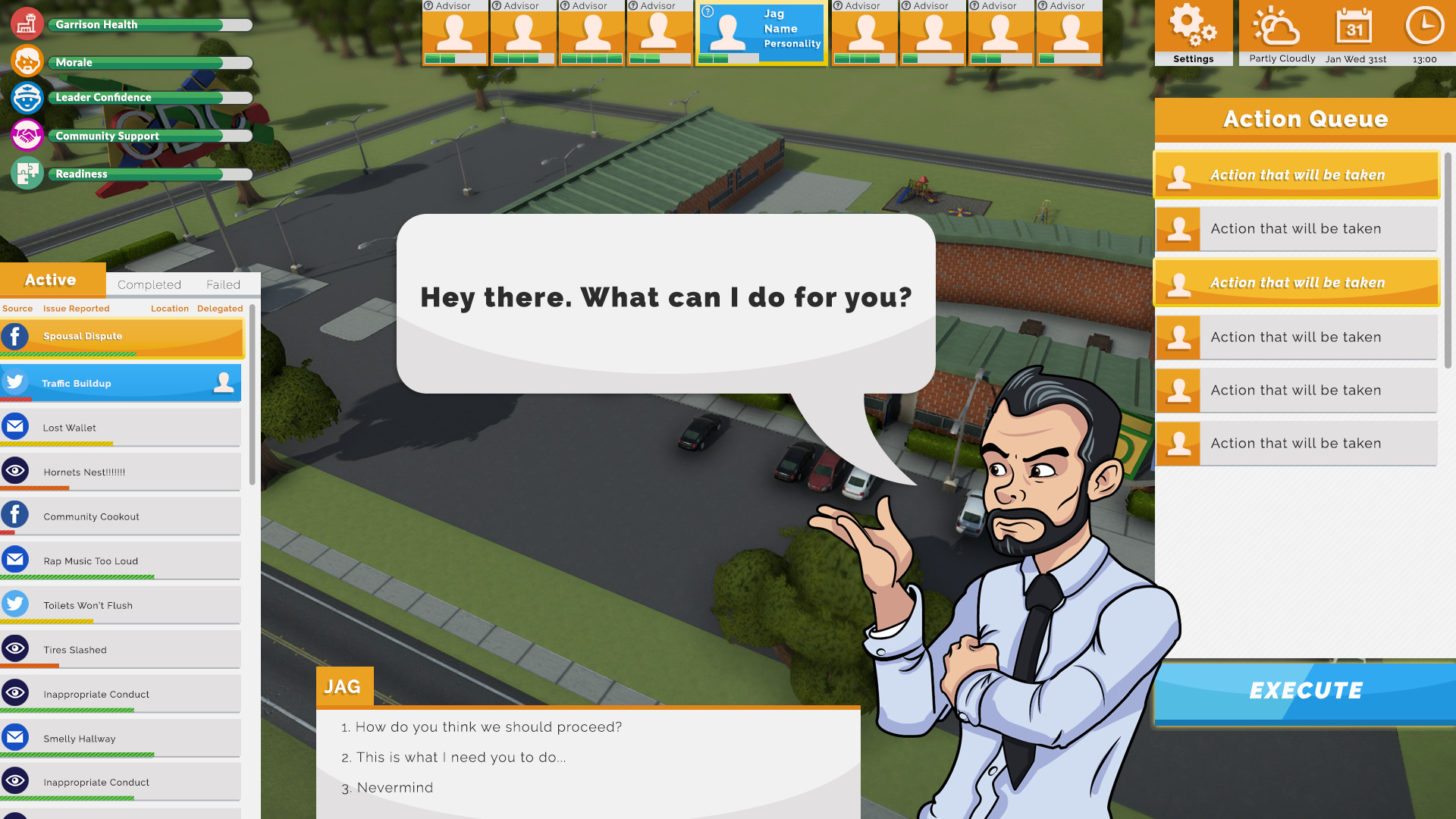Pick the 'Nevermind' dialogue option
1456x819 pixels.
point(394,788)
